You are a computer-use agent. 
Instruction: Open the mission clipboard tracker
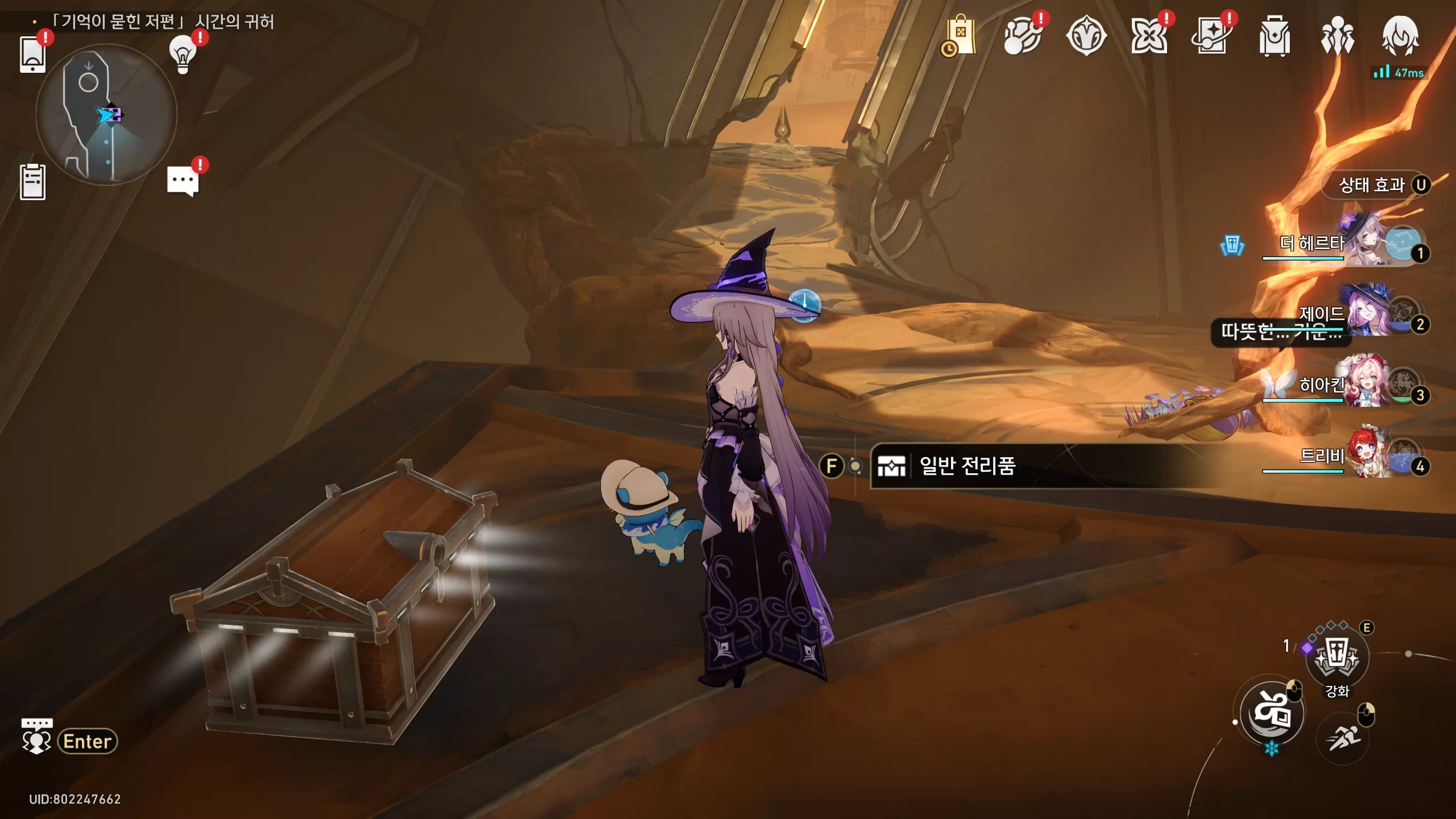tap(32, 182)
